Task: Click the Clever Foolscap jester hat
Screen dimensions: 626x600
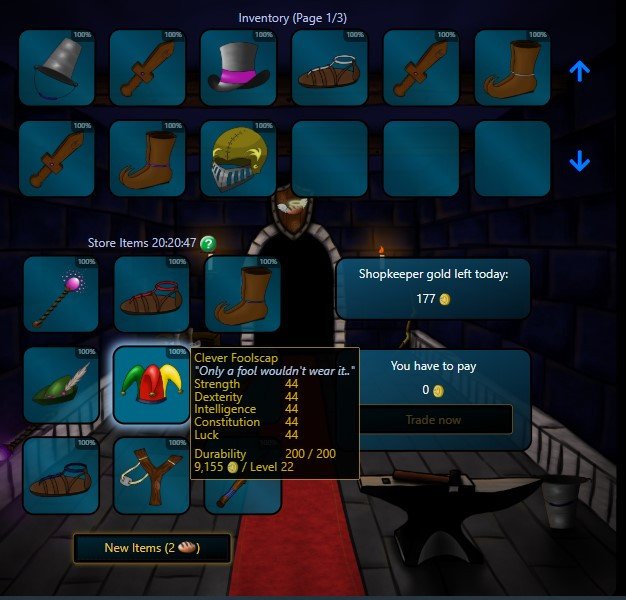Action: click(150, 385)
